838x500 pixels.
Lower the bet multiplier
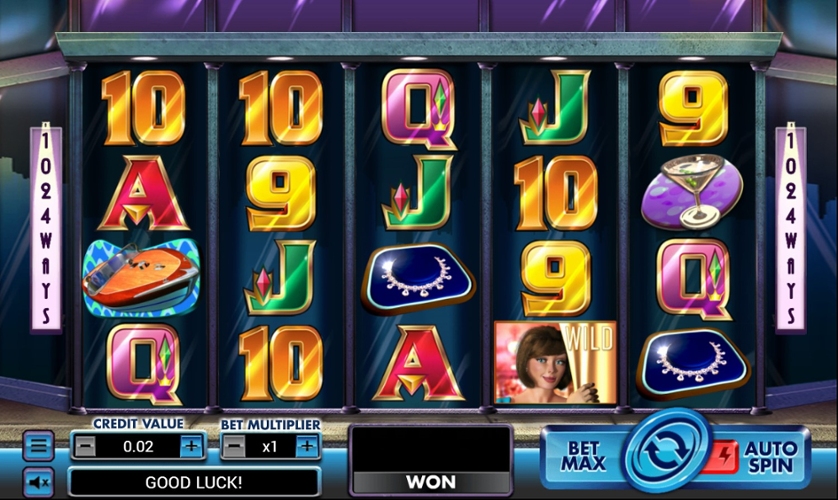(x=233, y=446)
